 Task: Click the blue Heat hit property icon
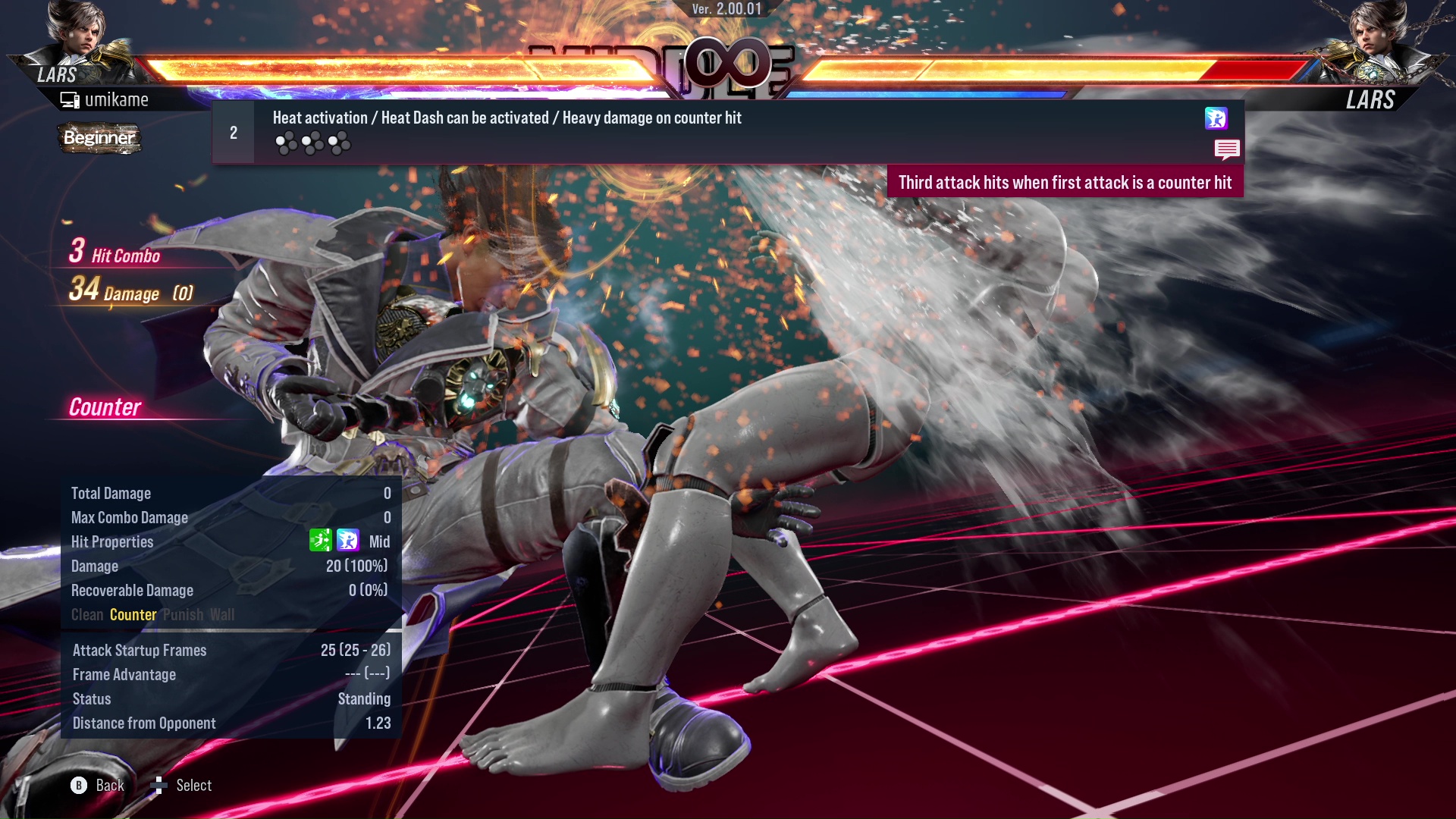pyautogui.click(x=347, y=541)
